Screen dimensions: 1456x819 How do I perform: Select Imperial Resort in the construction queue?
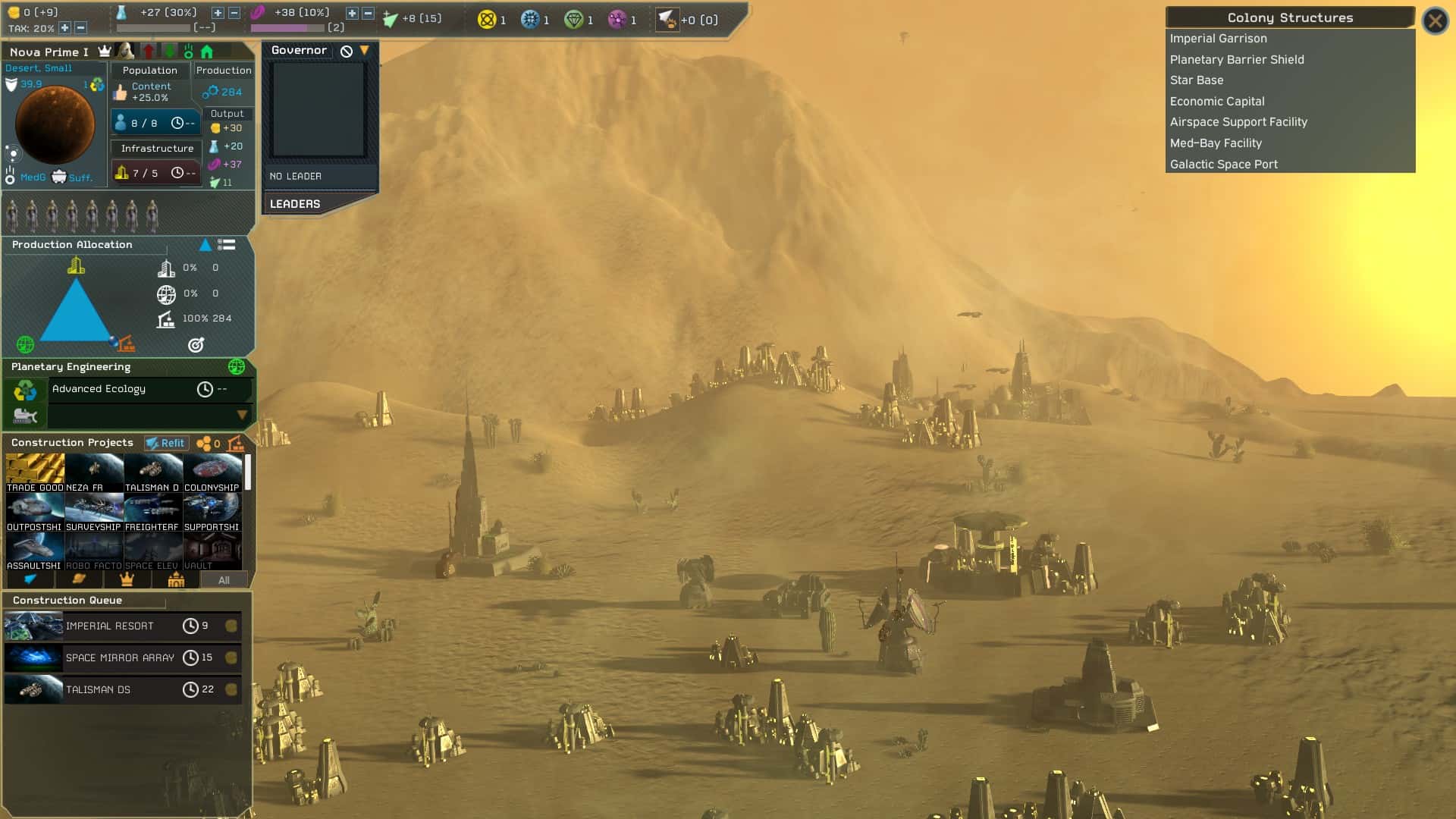click(121, 626)
